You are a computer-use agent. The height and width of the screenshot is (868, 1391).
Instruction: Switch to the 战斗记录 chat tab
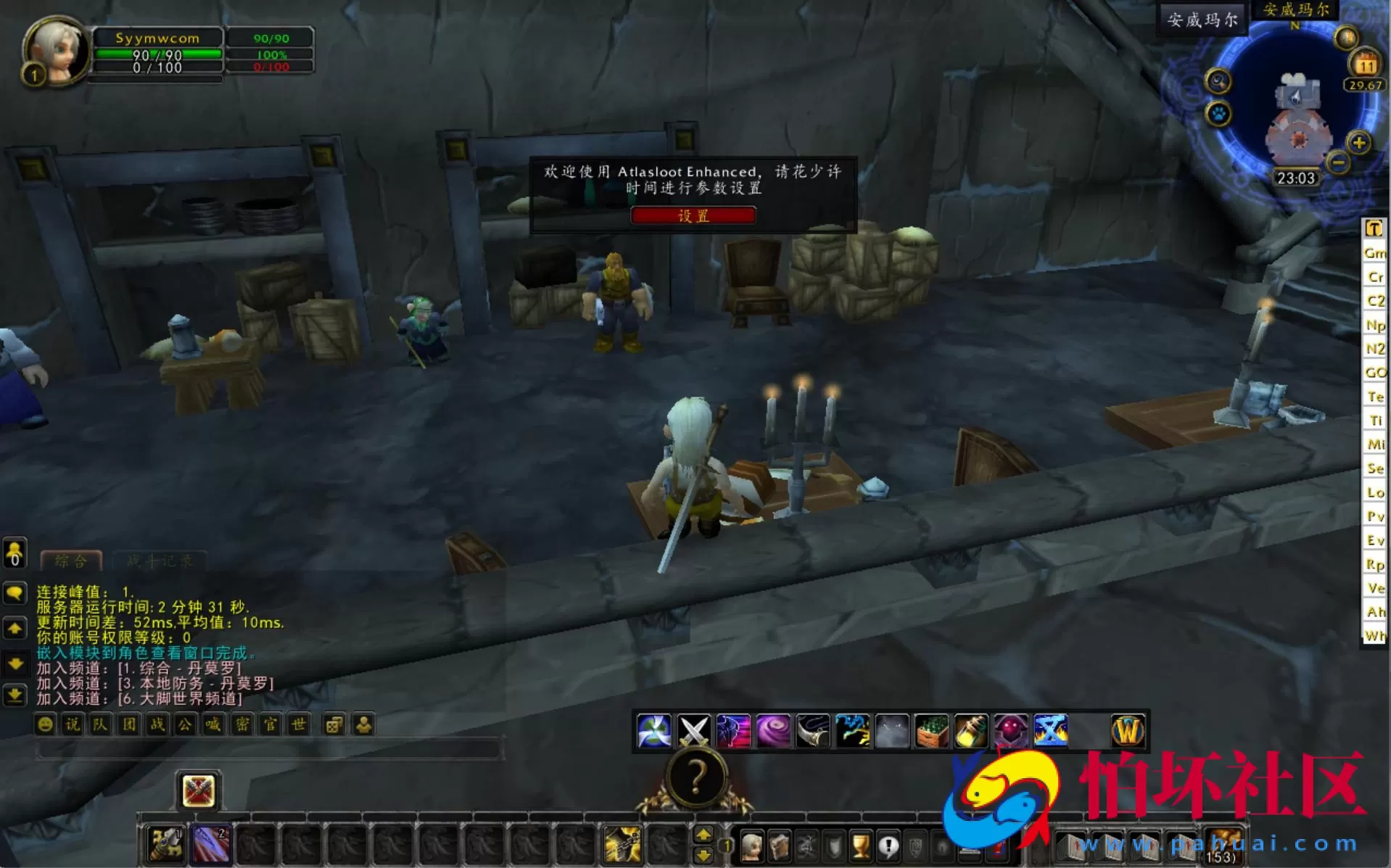(x=160, y=560)
